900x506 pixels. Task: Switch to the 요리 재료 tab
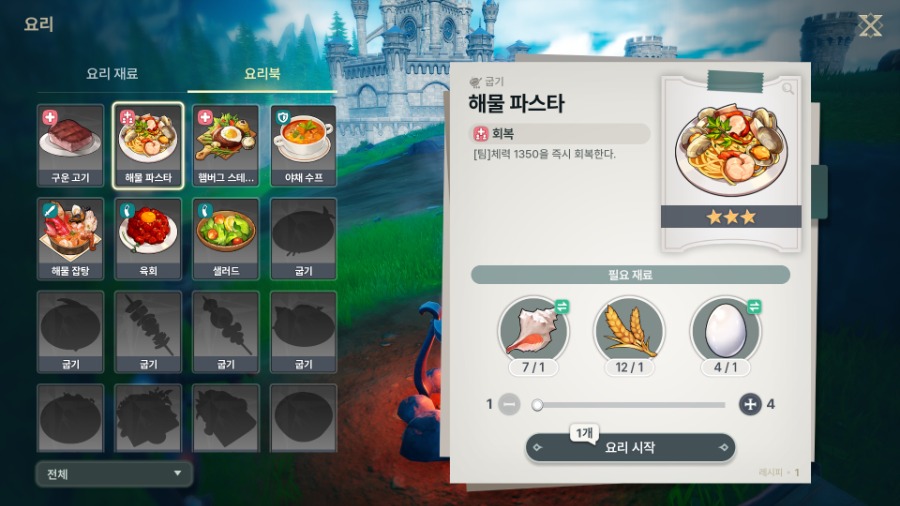point(112,74)
